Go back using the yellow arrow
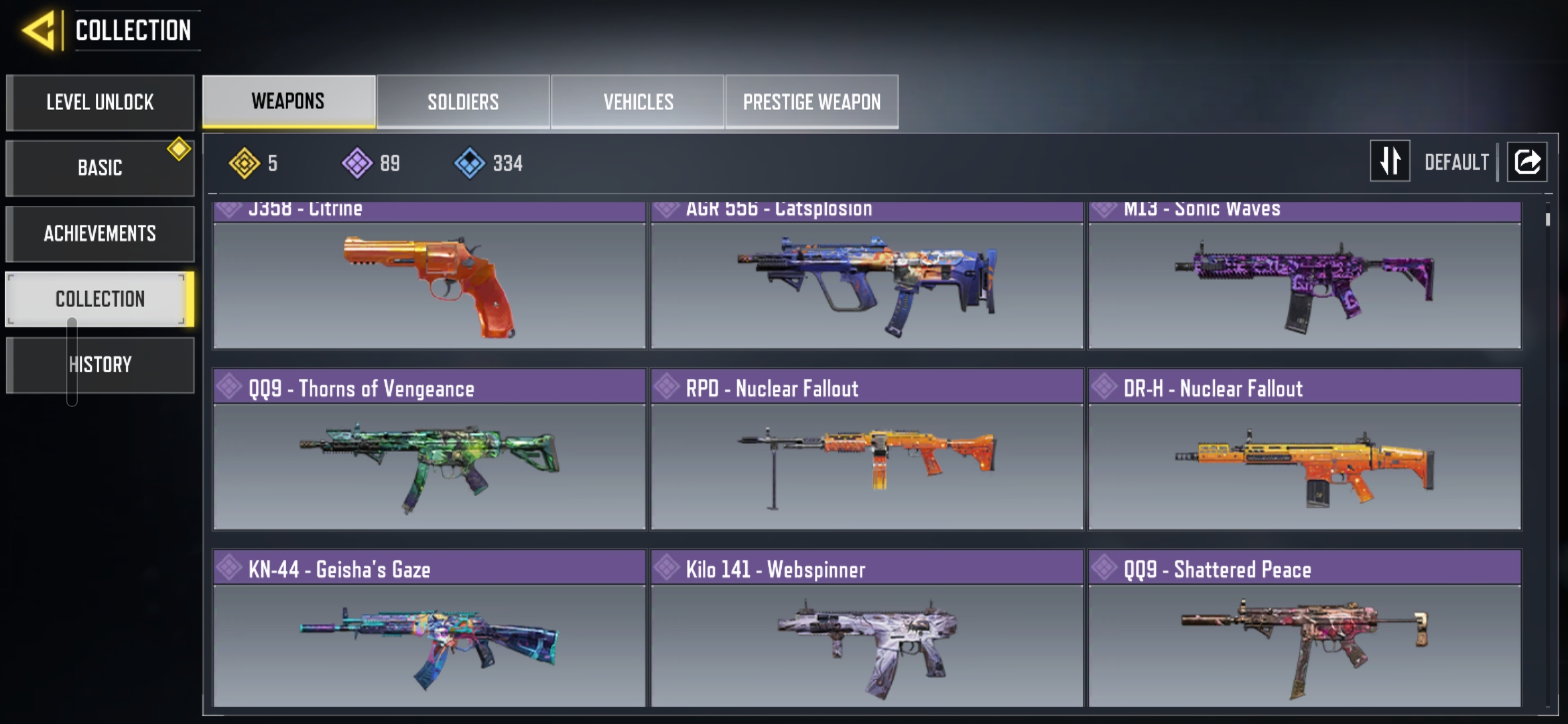 coord(39,31)
